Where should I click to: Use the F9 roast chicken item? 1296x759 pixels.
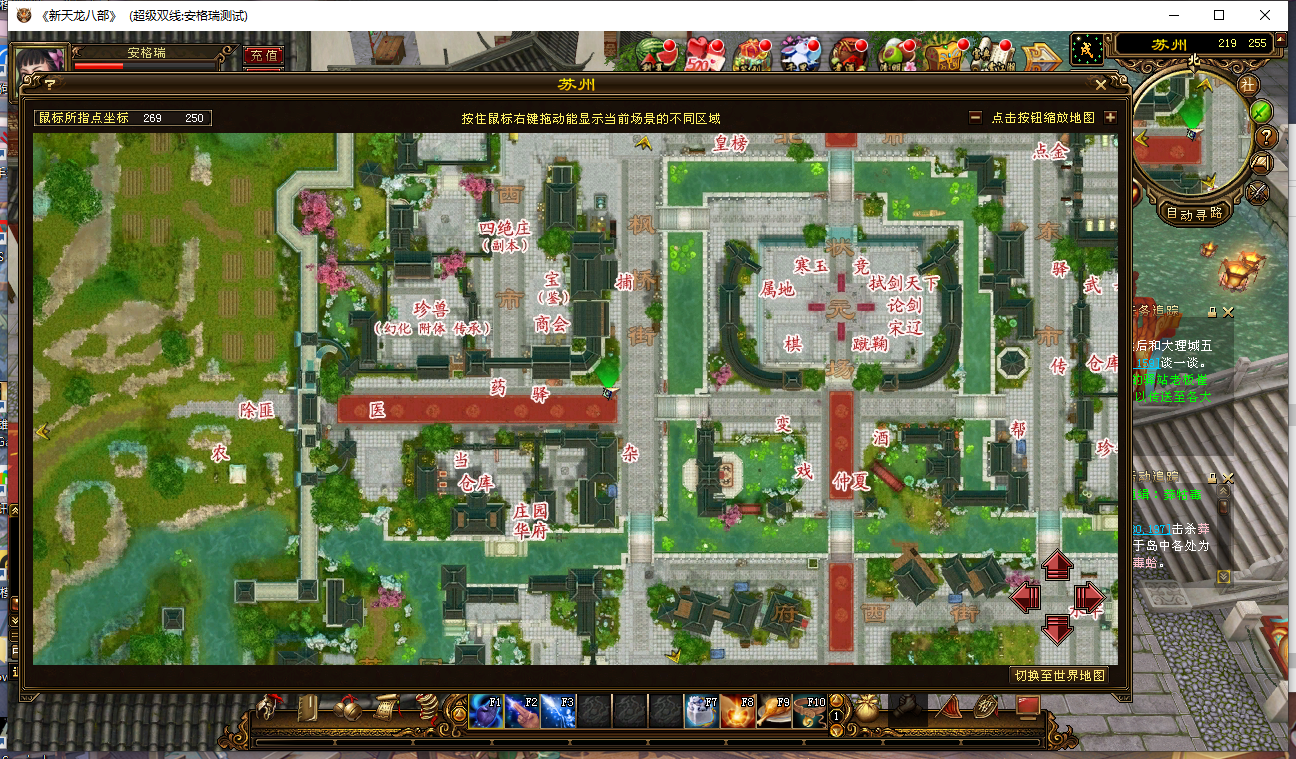[773, 710]
